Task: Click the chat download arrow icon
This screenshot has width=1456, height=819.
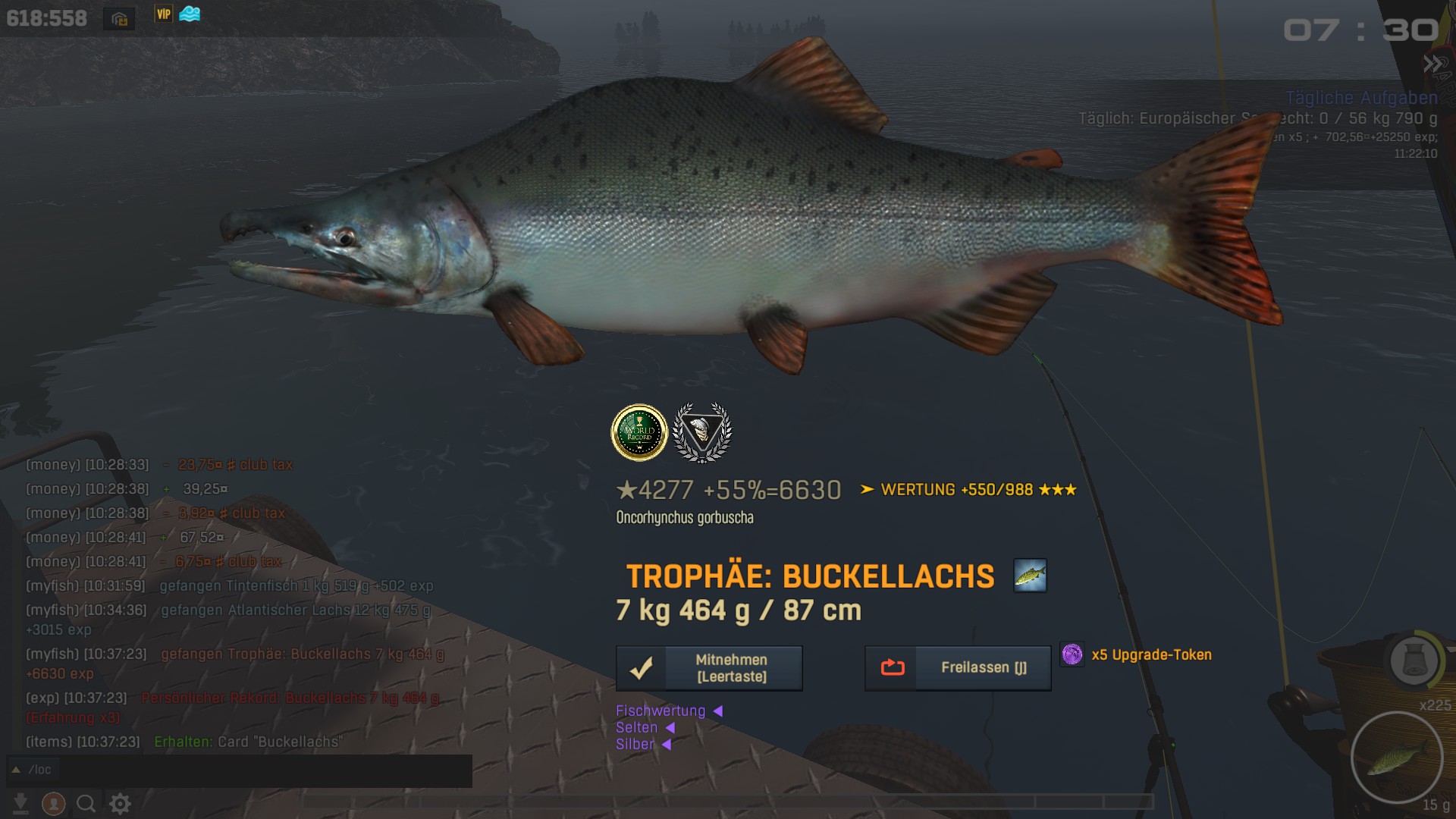Action: click(x=20, y=803)
